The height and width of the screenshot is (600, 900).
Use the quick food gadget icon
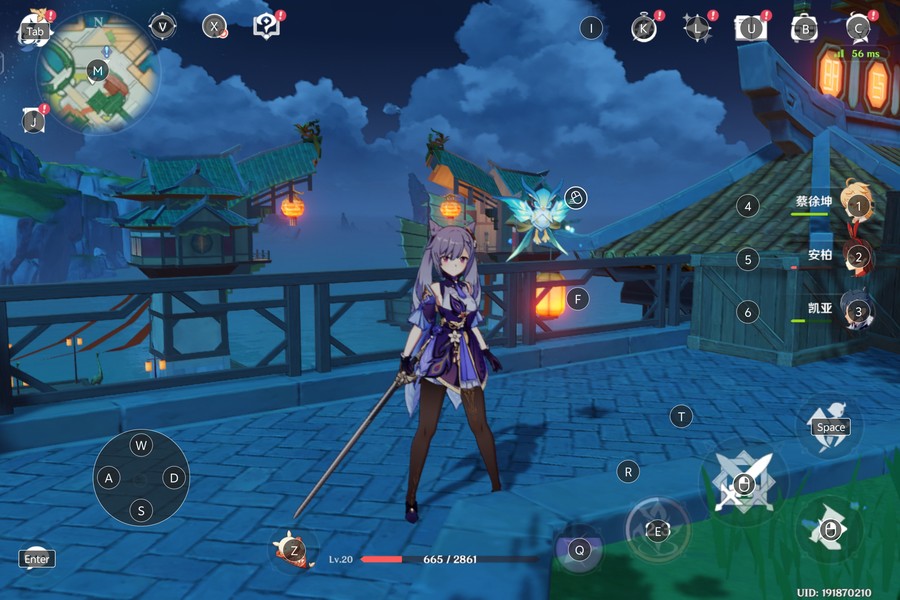[x=293, y=549]
